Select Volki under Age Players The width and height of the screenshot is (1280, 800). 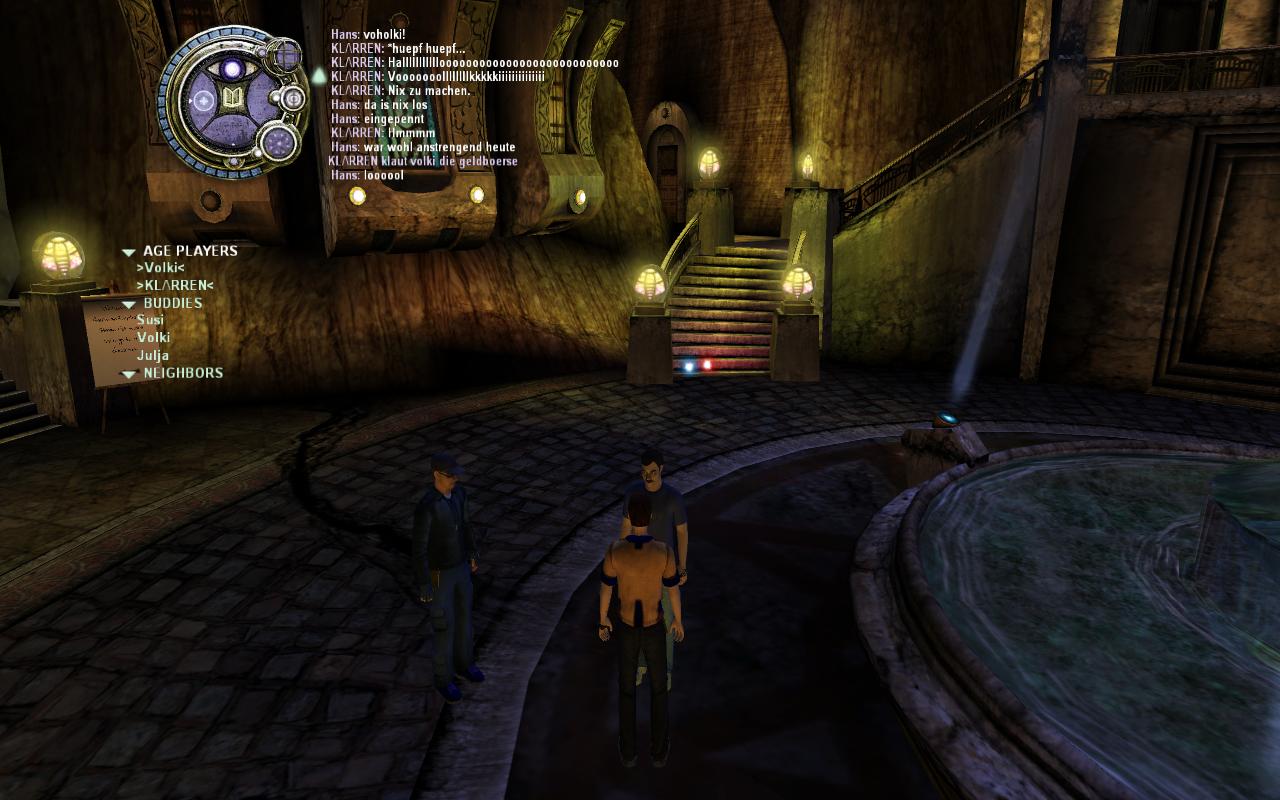(x=160, y=268)
